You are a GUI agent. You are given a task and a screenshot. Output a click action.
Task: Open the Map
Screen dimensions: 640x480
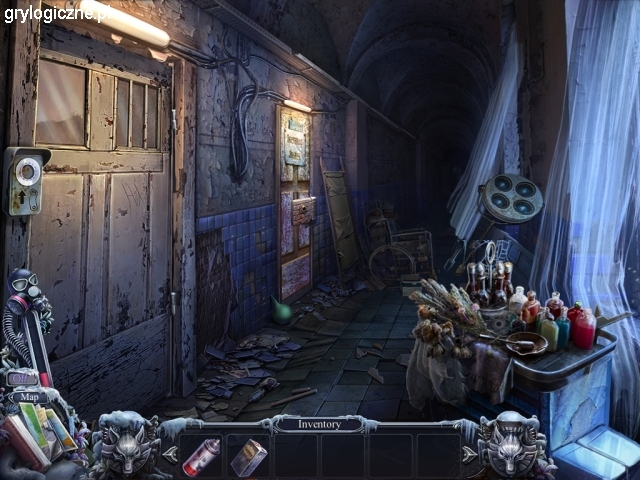29,397
